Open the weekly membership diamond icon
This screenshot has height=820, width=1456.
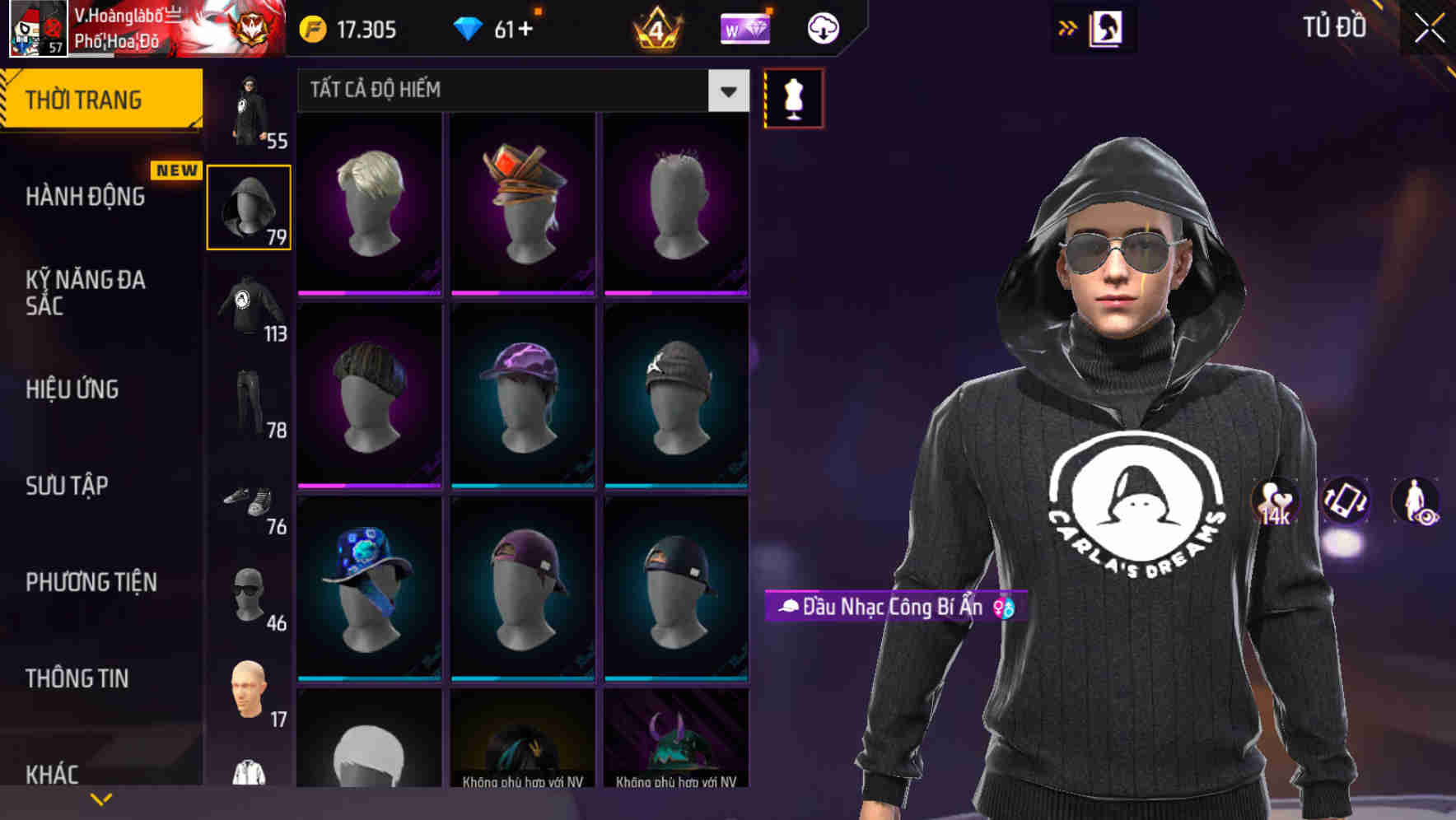(745, 27)
